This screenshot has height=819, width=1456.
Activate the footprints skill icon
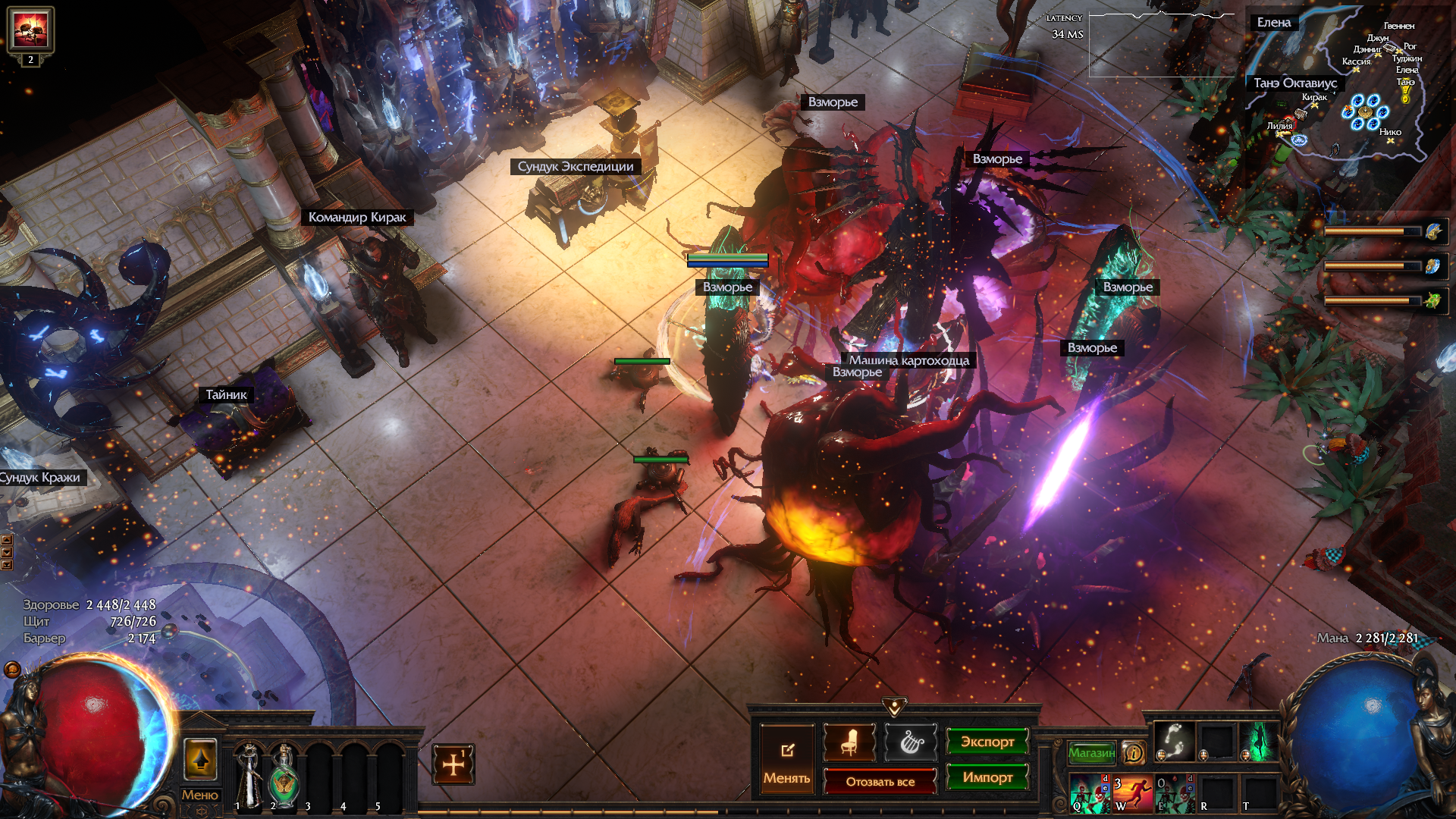[1174, 740]
